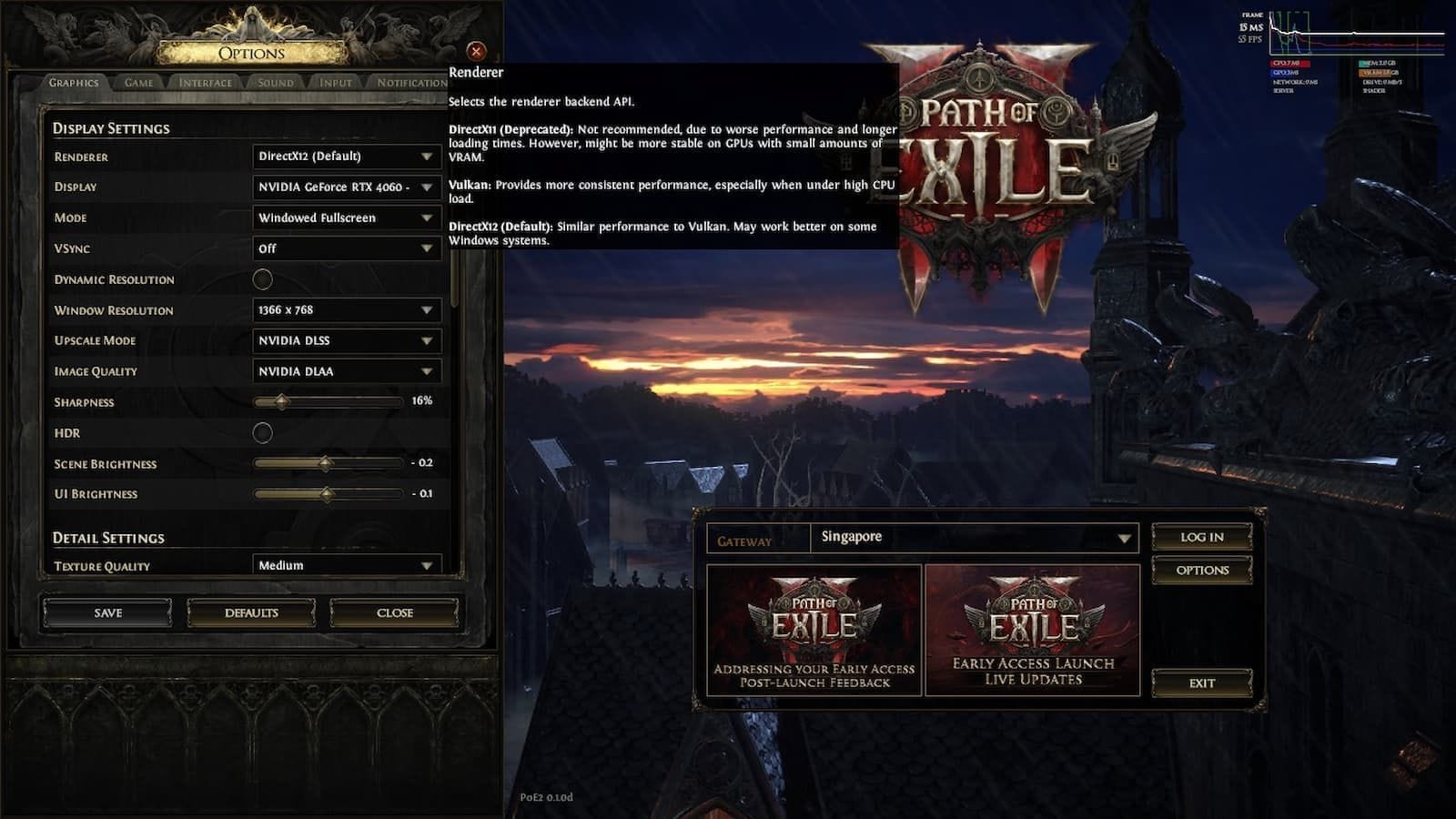The image size is (1456, 819).
Task: Toggle HDR on
Action: tap(263, 433)
